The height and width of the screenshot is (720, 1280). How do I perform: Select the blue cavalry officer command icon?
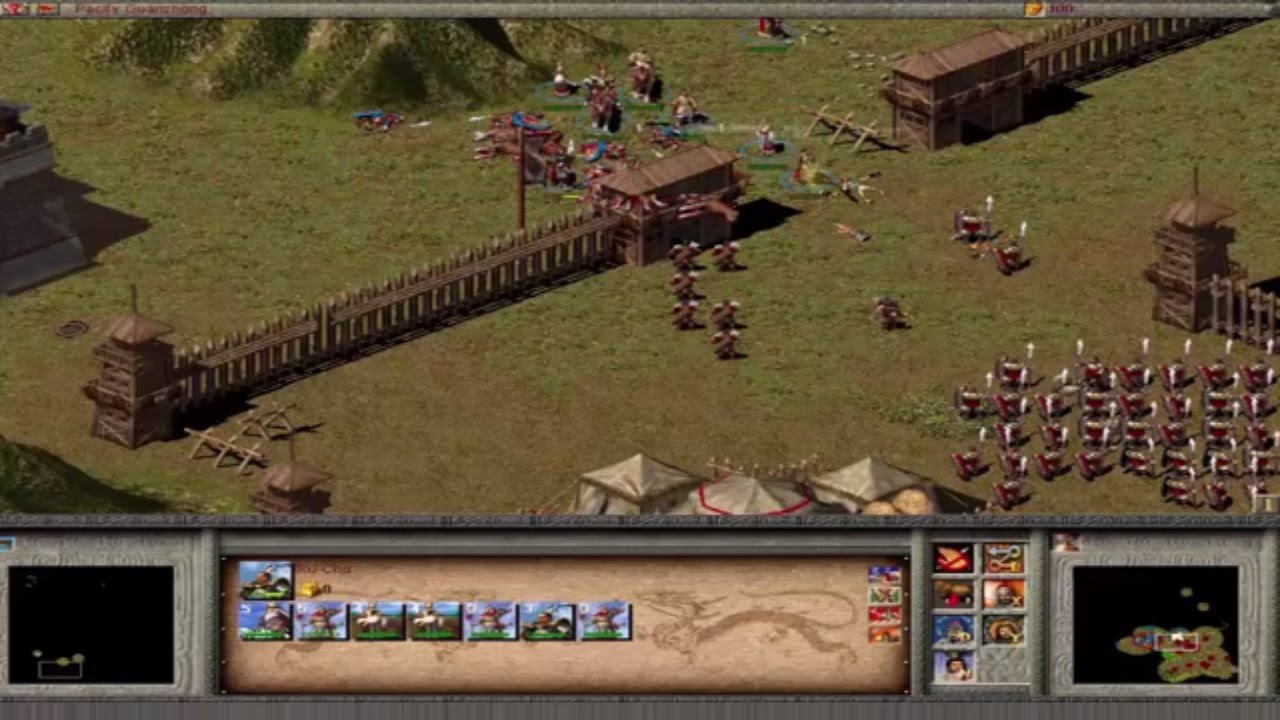click(953, 629)
